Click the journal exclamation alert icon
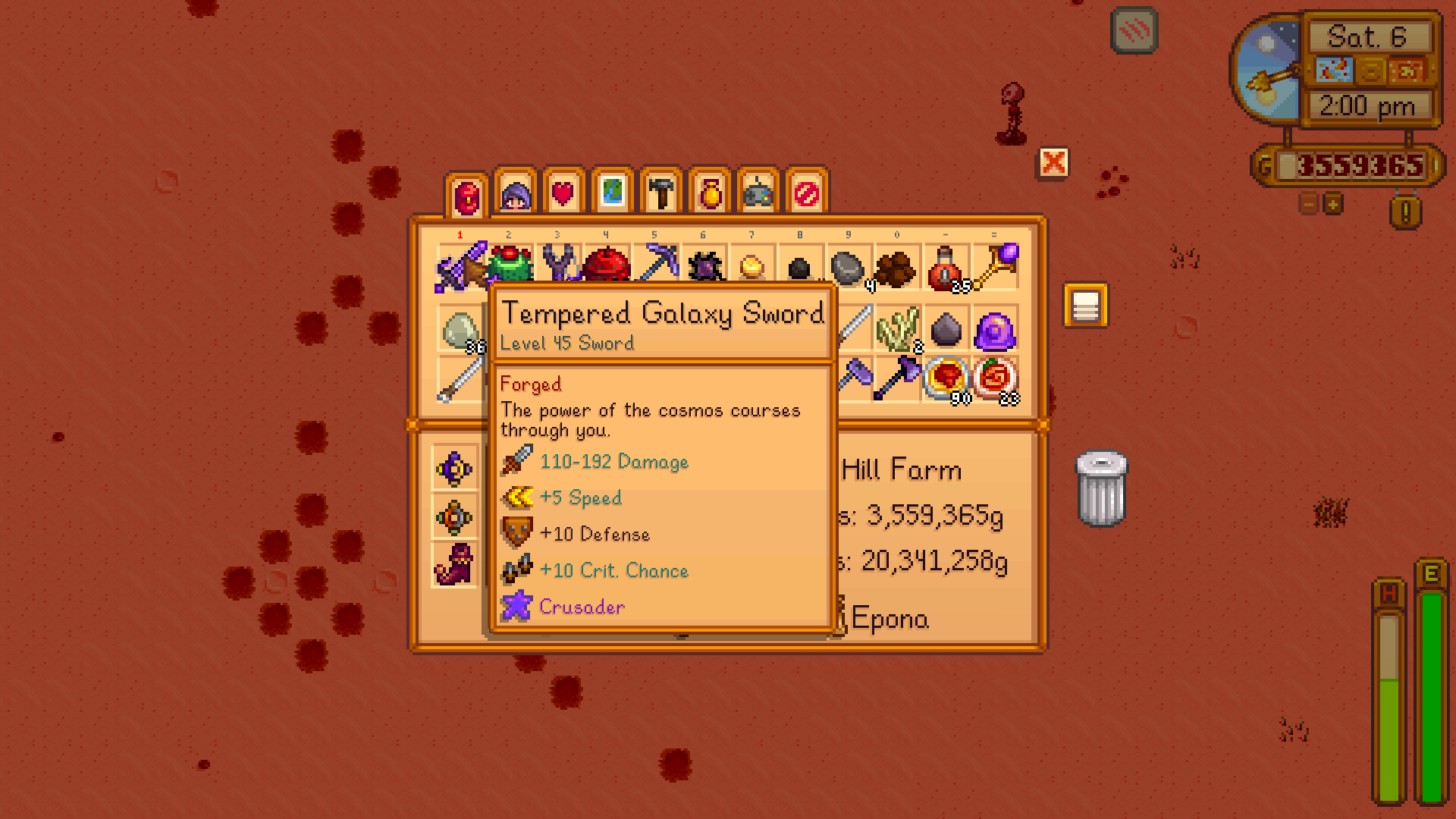The width and height of the screenshot is (1456, 819). [1407, 212]
